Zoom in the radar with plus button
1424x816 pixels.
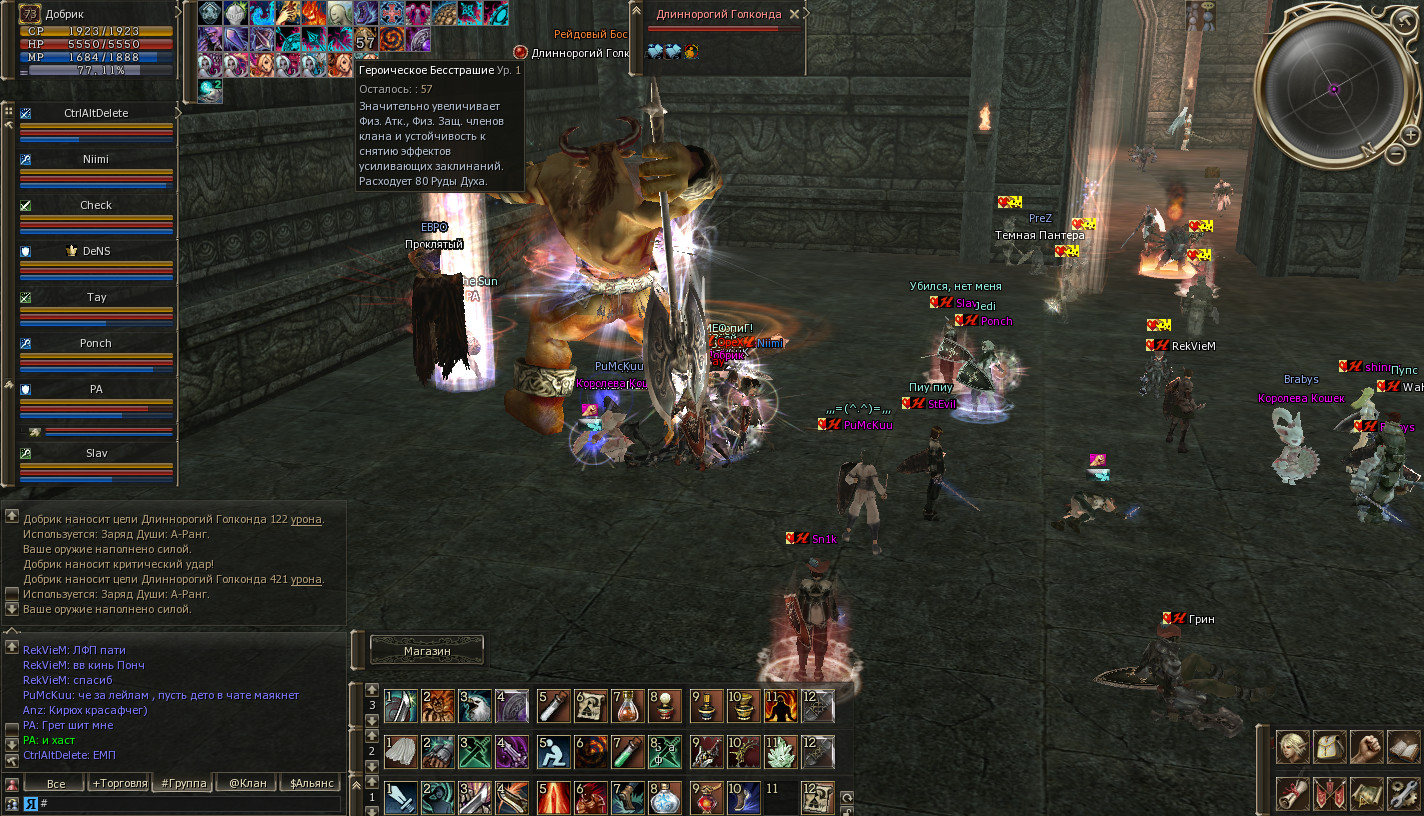pos(1410,134)
